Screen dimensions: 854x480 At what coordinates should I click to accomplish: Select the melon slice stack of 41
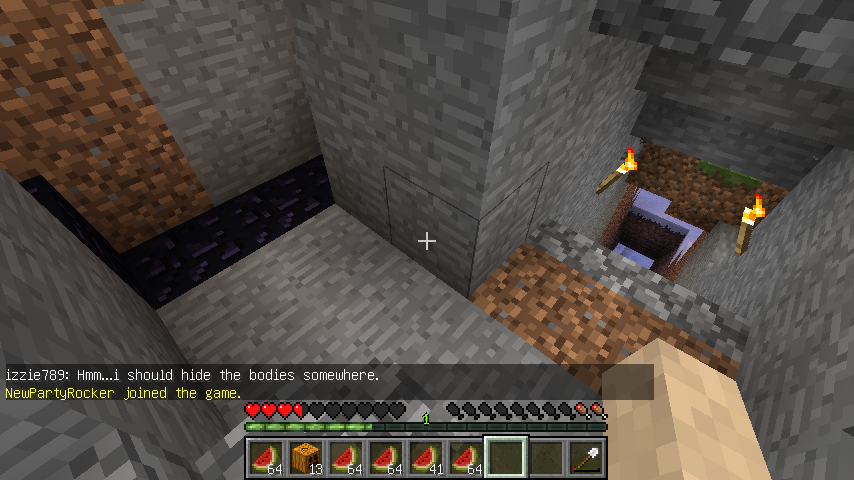point(425,458)
